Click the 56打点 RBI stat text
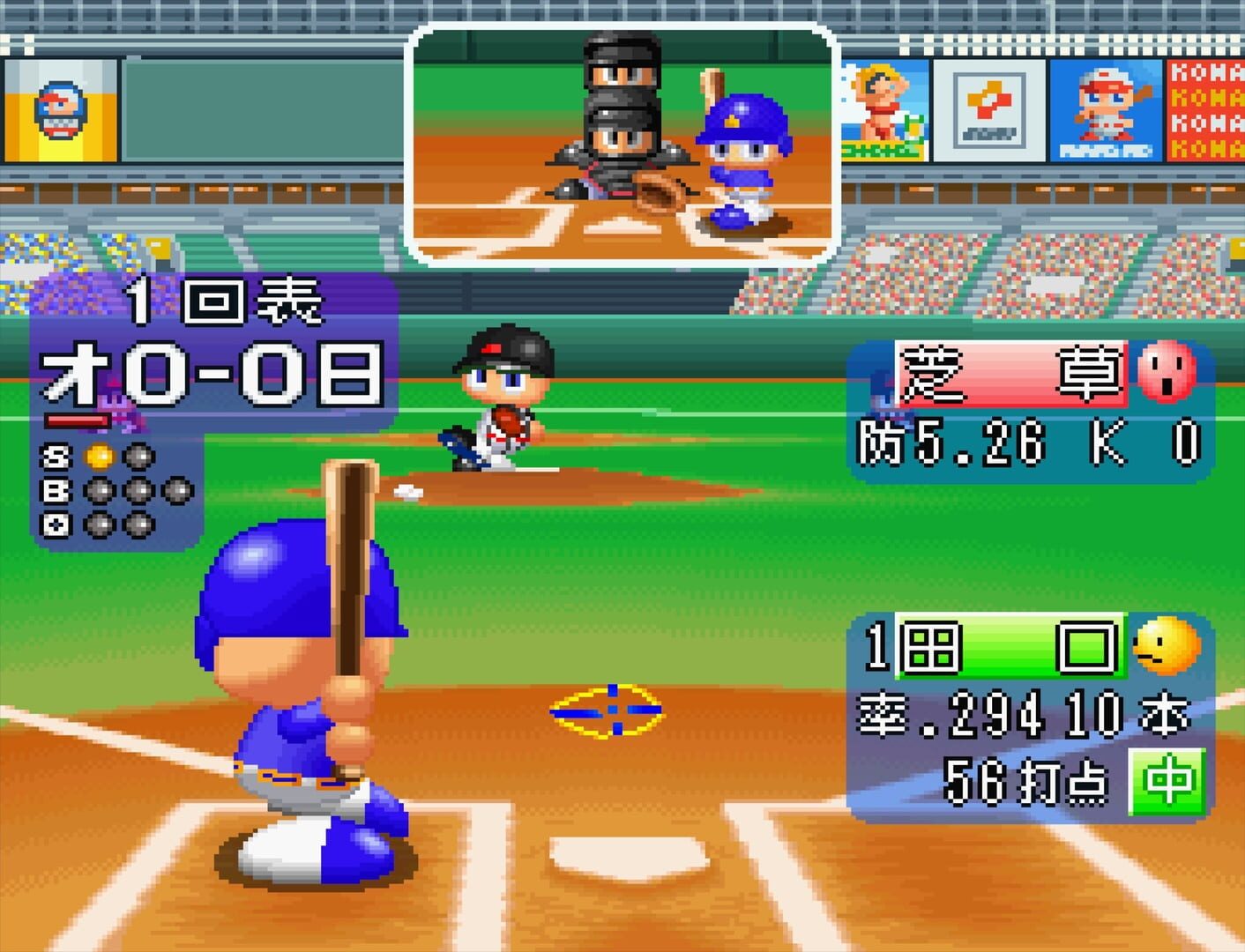1245x952 pixels. (1023, 780)
